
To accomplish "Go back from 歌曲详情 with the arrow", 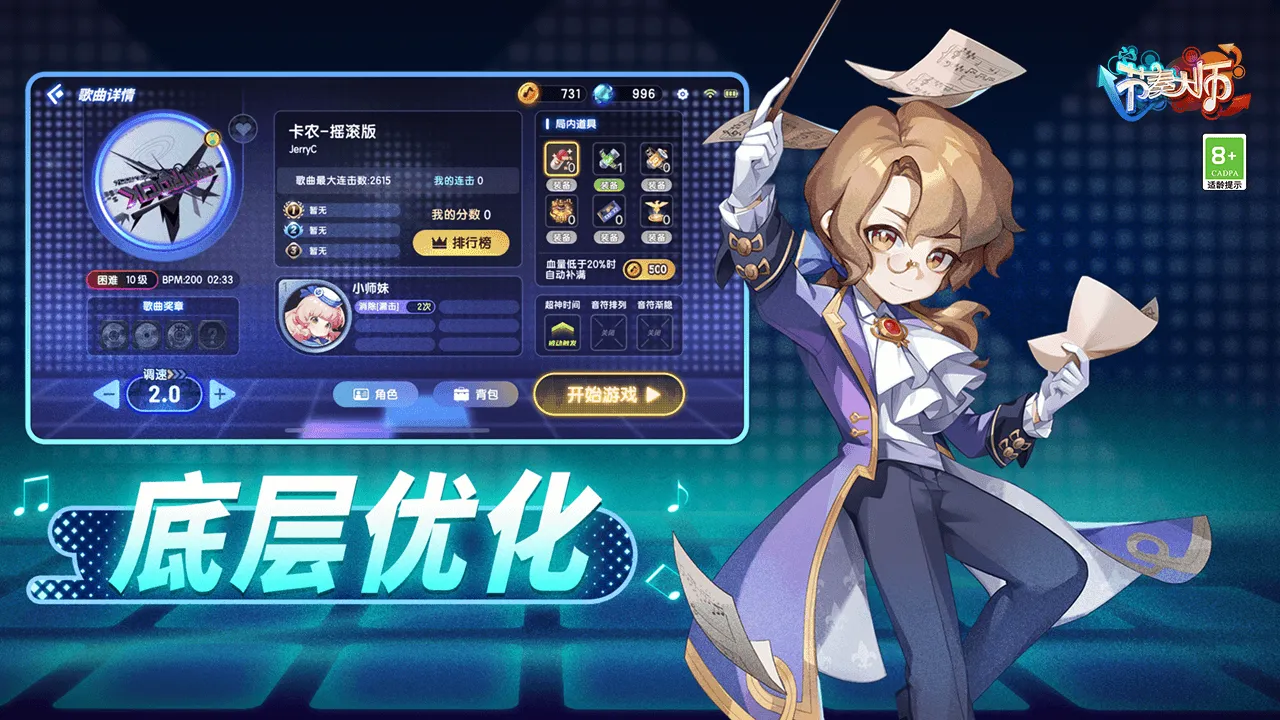I will coord(53,92).
